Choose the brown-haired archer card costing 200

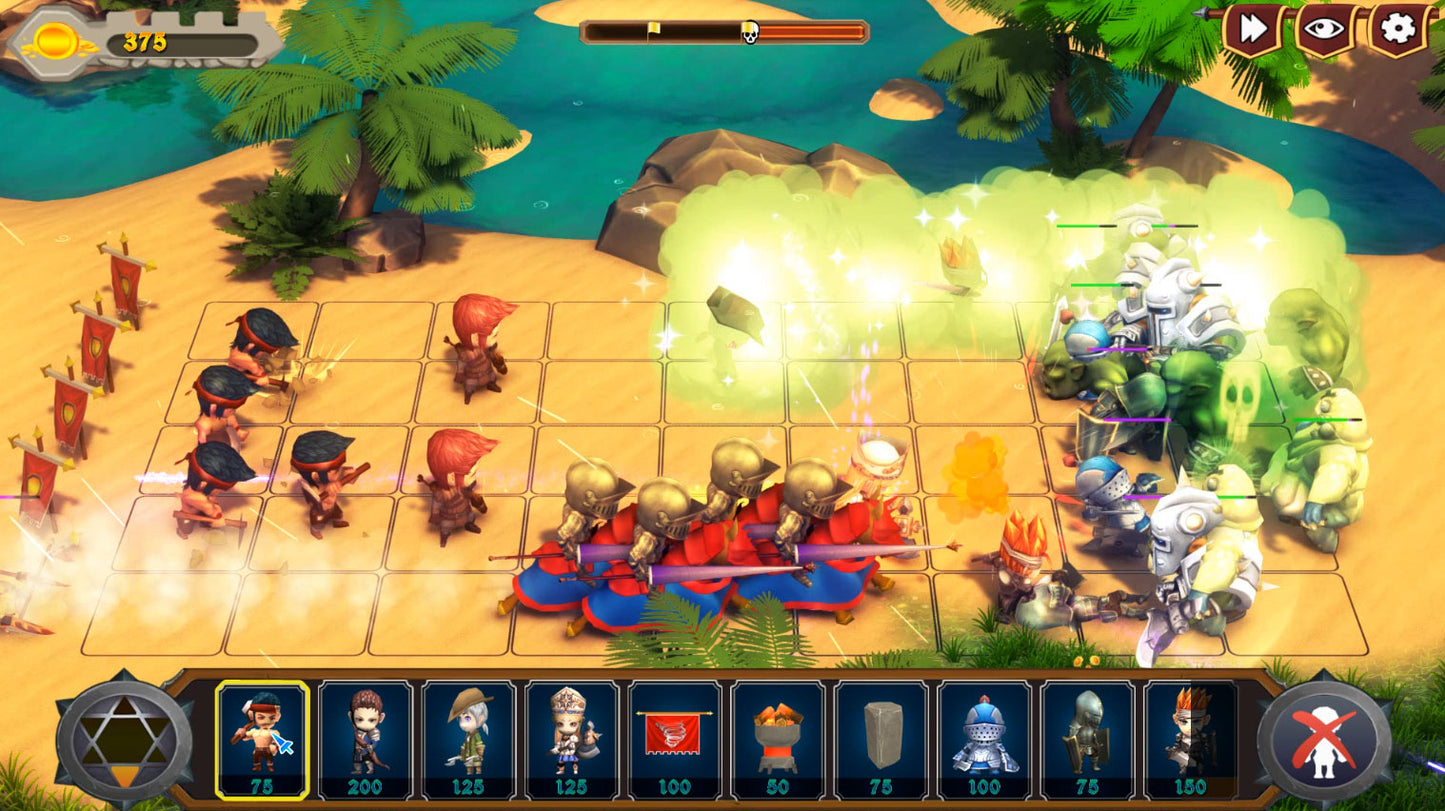(365, 738)
